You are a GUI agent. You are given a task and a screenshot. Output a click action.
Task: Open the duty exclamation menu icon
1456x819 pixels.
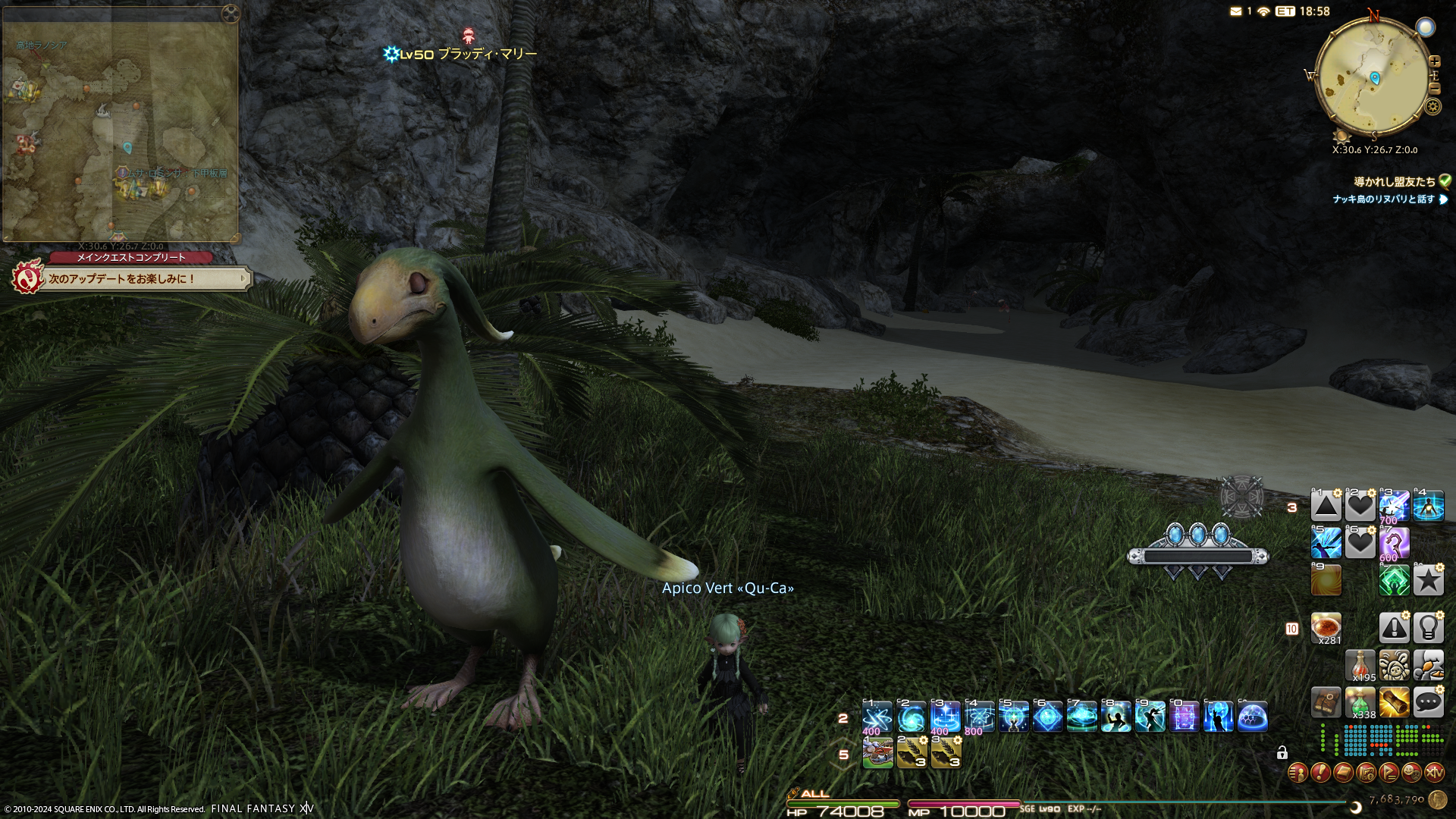[x=1320, y=773]
